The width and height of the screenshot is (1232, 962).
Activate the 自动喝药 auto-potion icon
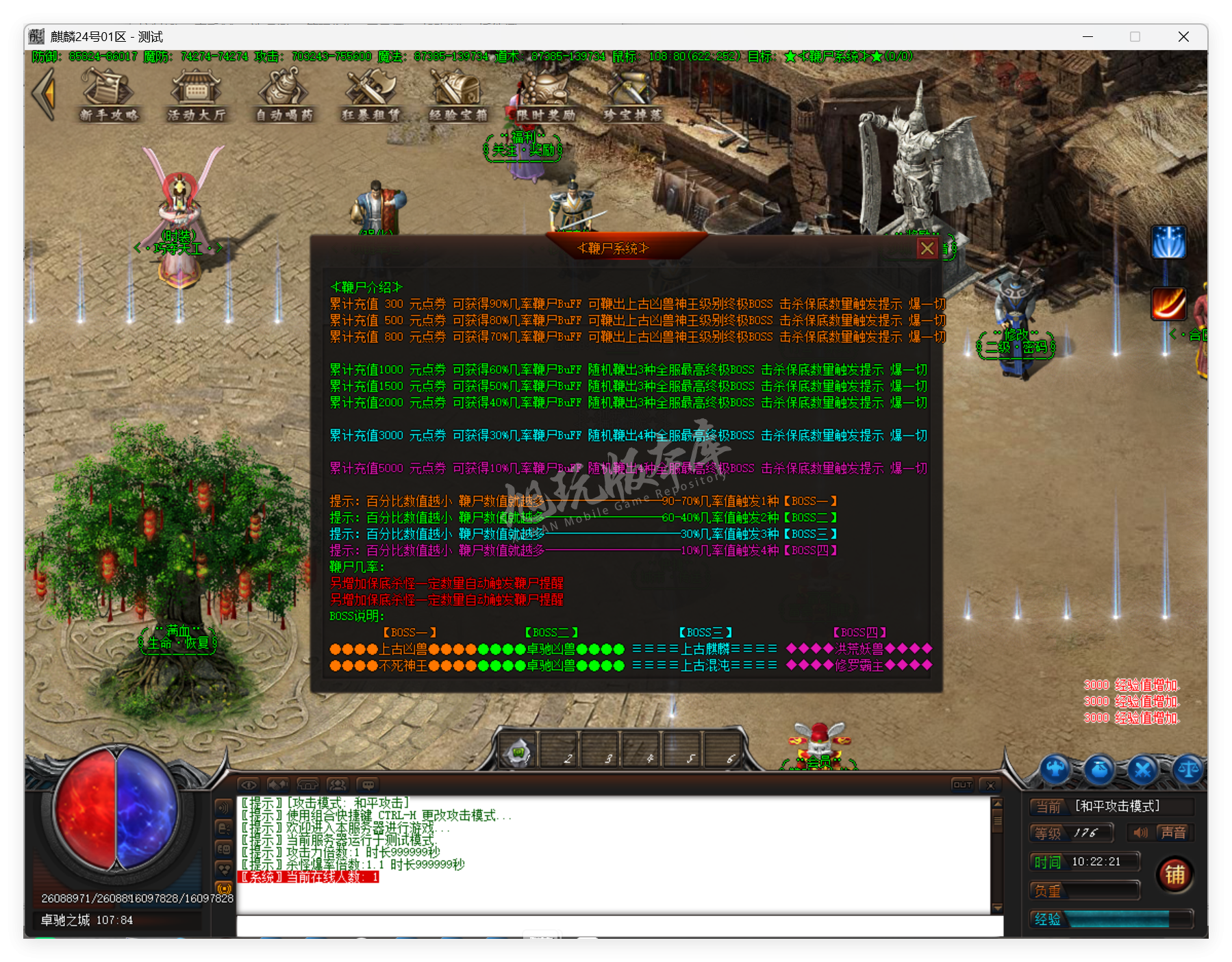283,94
